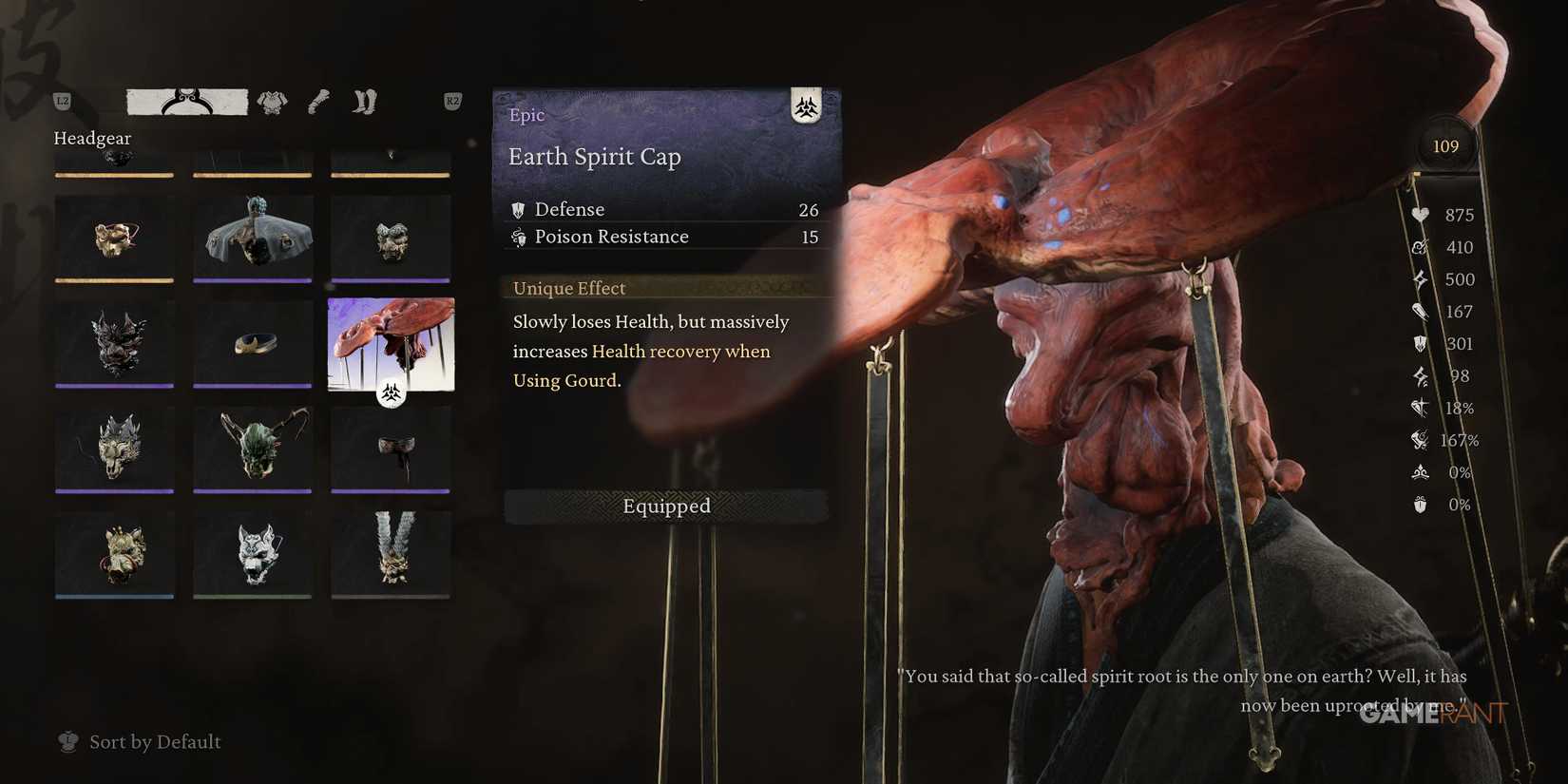Click the Epic rarity header on the item card
The height and width of the screenshot is (784, 1568).
pos(526,115)
